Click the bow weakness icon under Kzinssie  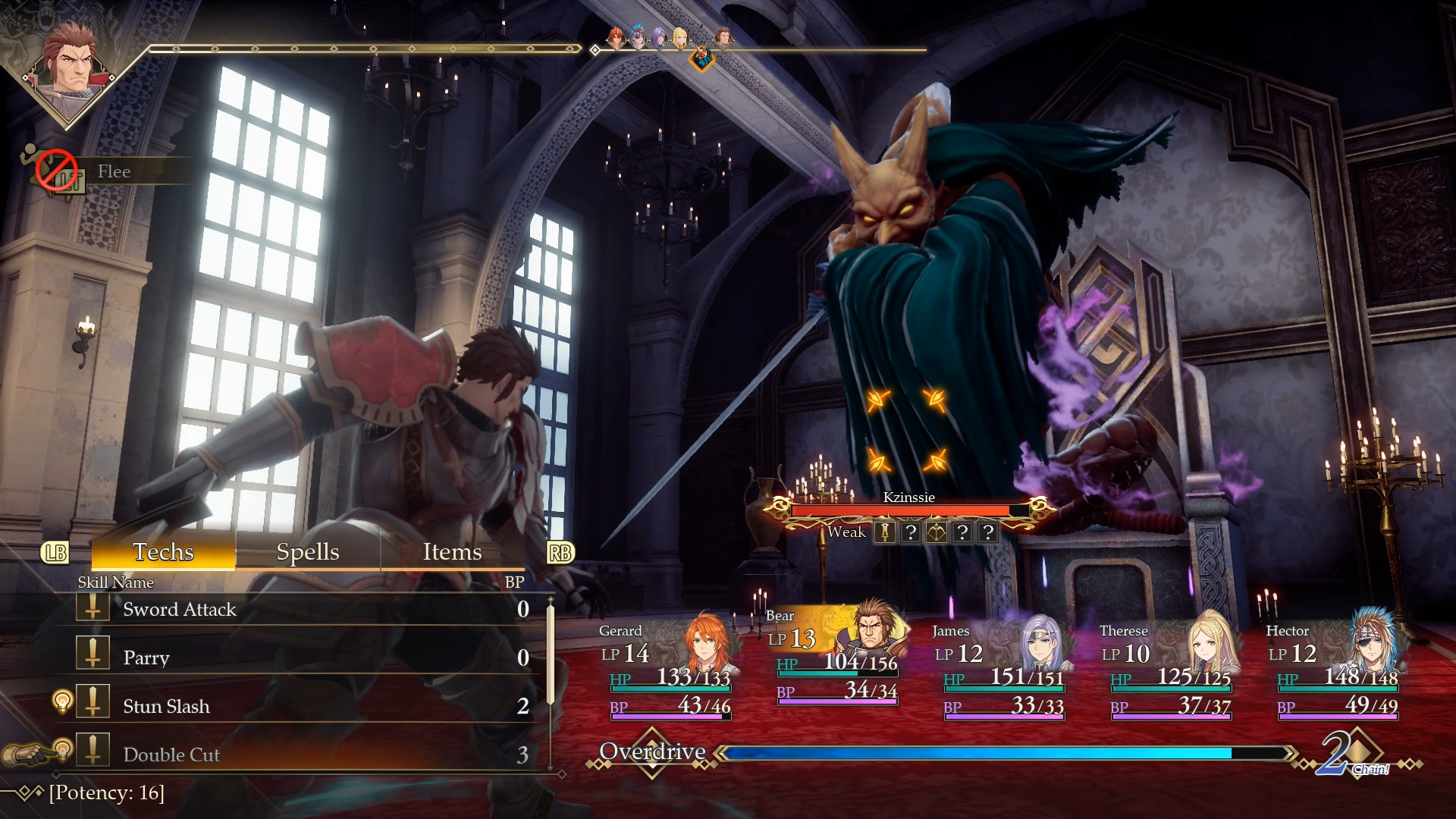[x=936, y=532]
